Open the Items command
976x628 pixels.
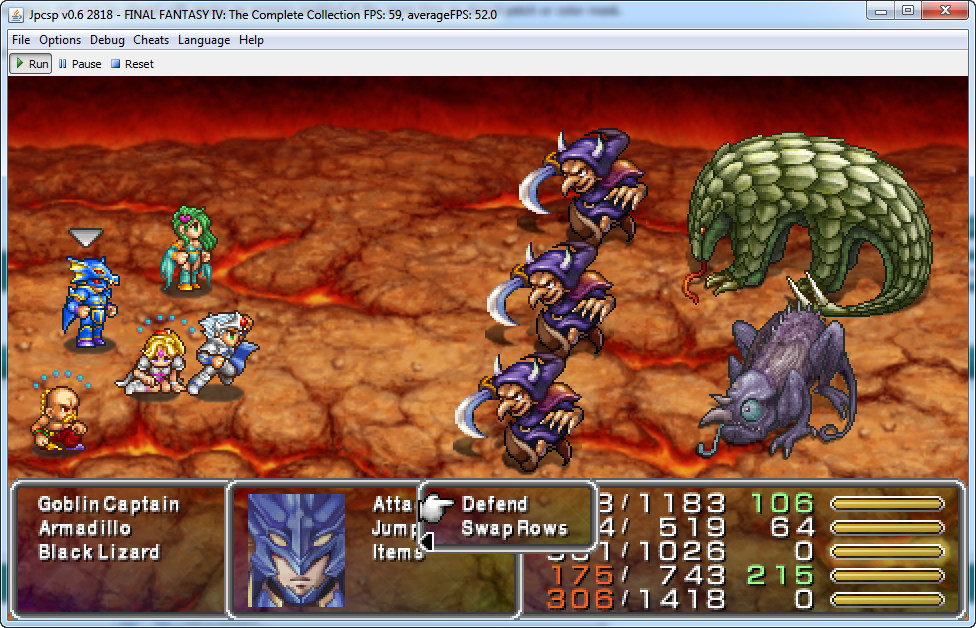(x=397, y=552)
